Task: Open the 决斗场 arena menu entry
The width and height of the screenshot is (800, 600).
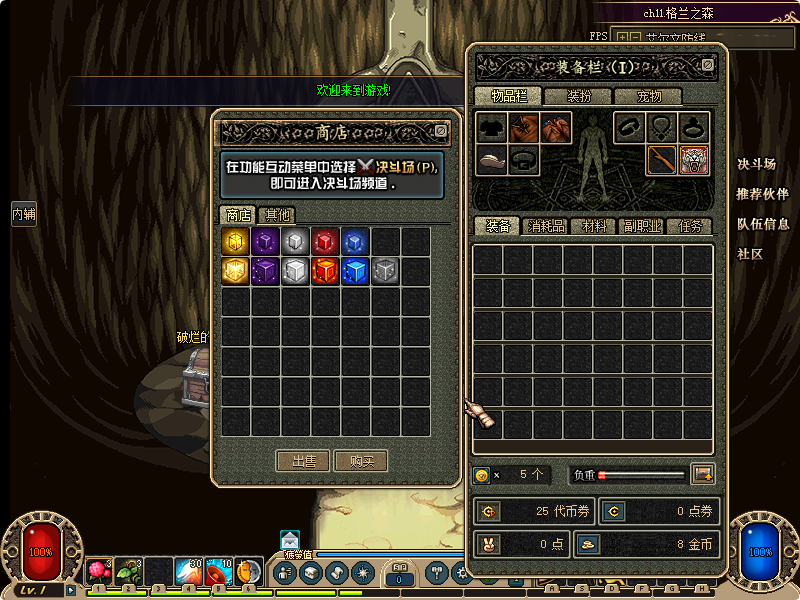Action: coord(756,165)
